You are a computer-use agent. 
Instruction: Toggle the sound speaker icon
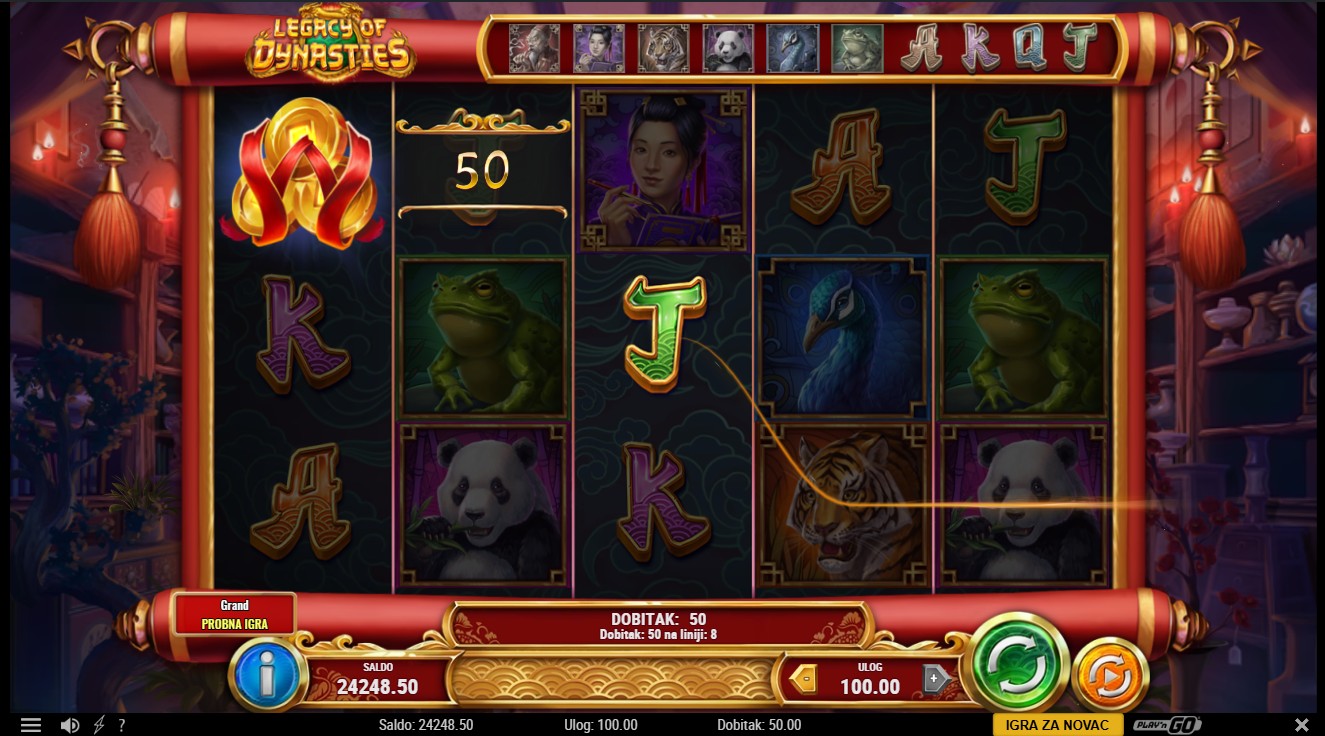pos(69,725)
